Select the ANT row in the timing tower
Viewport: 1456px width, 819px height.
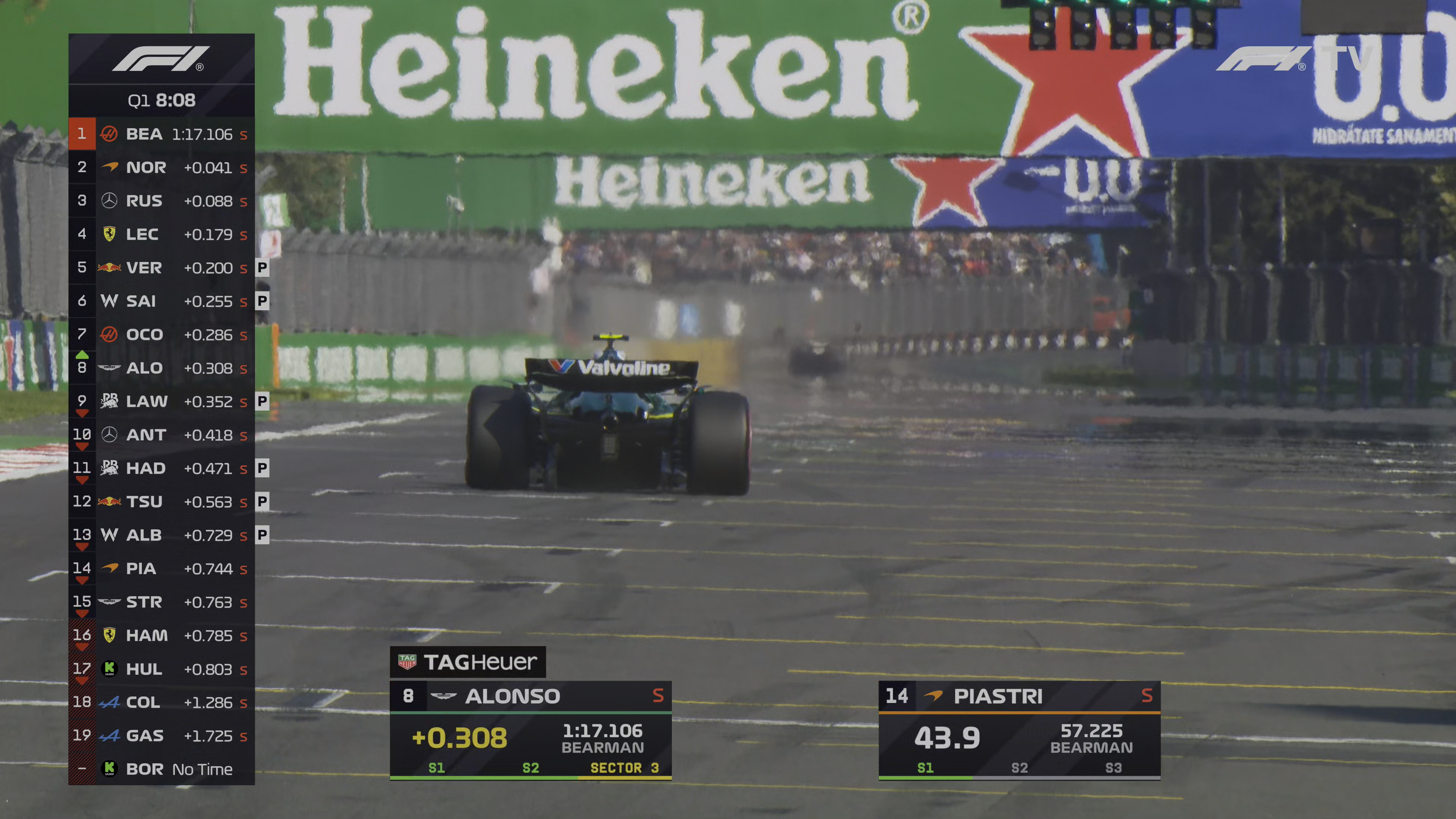click(x=162, y=435)
